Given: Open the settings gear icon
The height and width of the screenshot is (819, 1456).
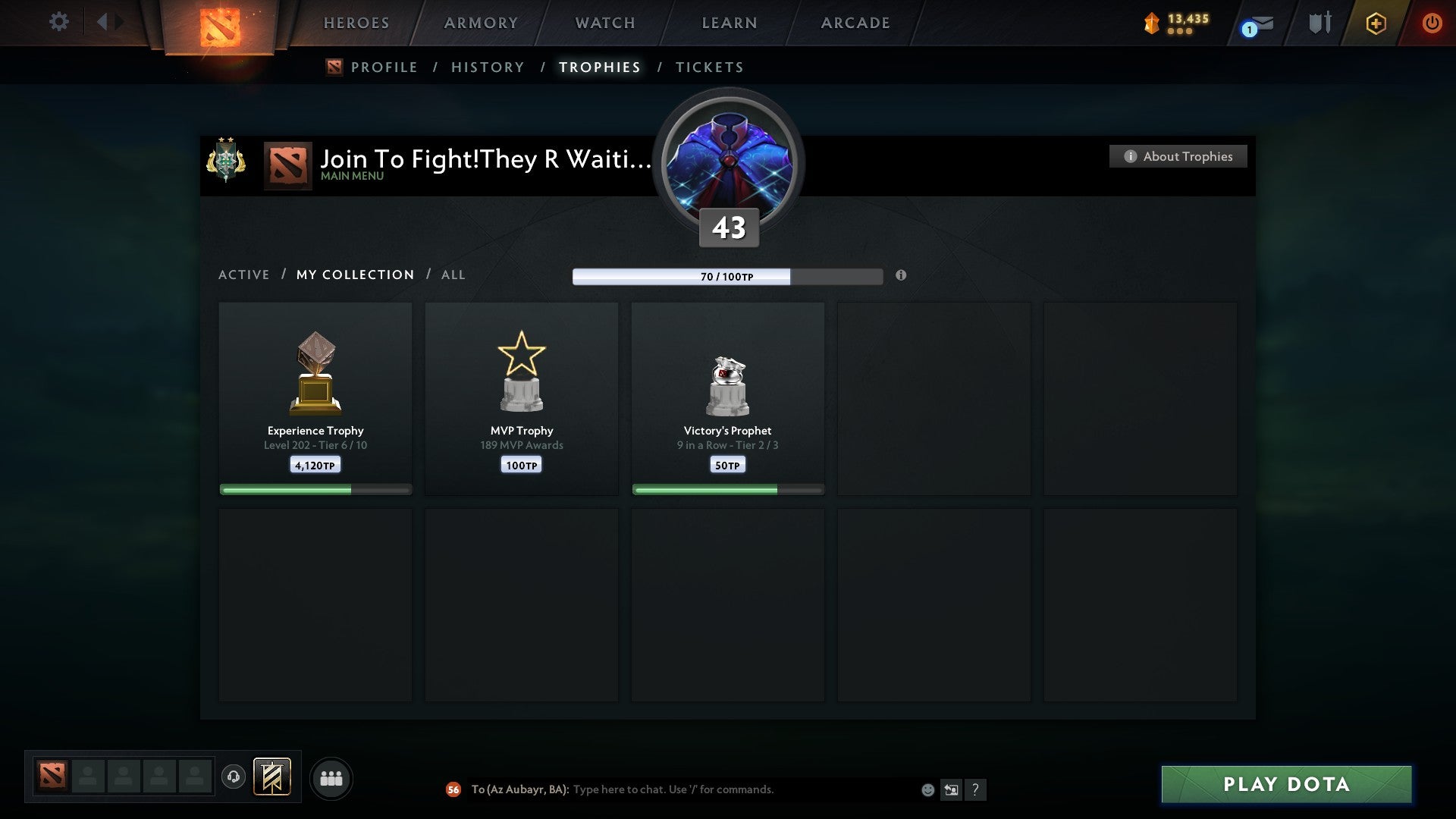Looking at the screenshot, I should 59,21.
